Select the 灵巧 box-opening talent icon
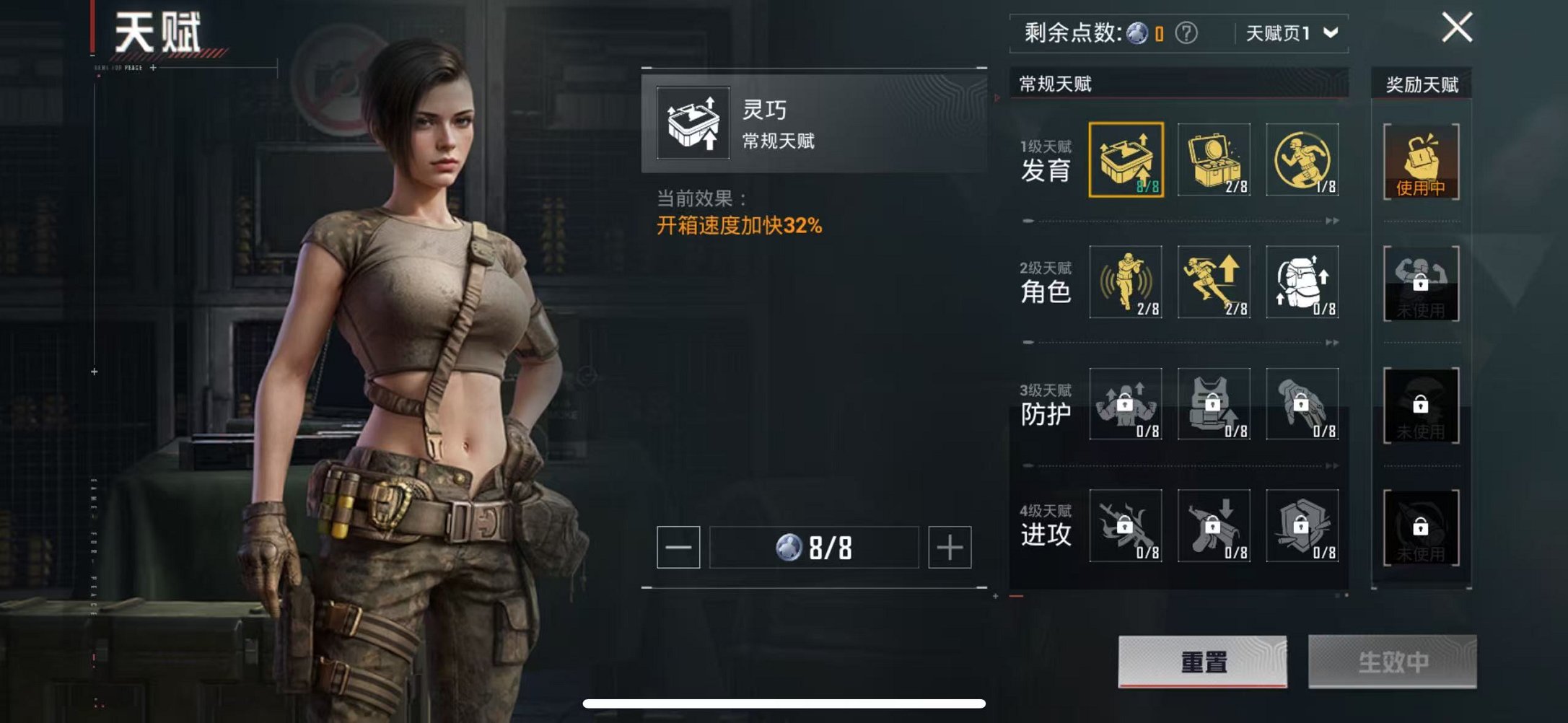 click(x=1126, y=159)
